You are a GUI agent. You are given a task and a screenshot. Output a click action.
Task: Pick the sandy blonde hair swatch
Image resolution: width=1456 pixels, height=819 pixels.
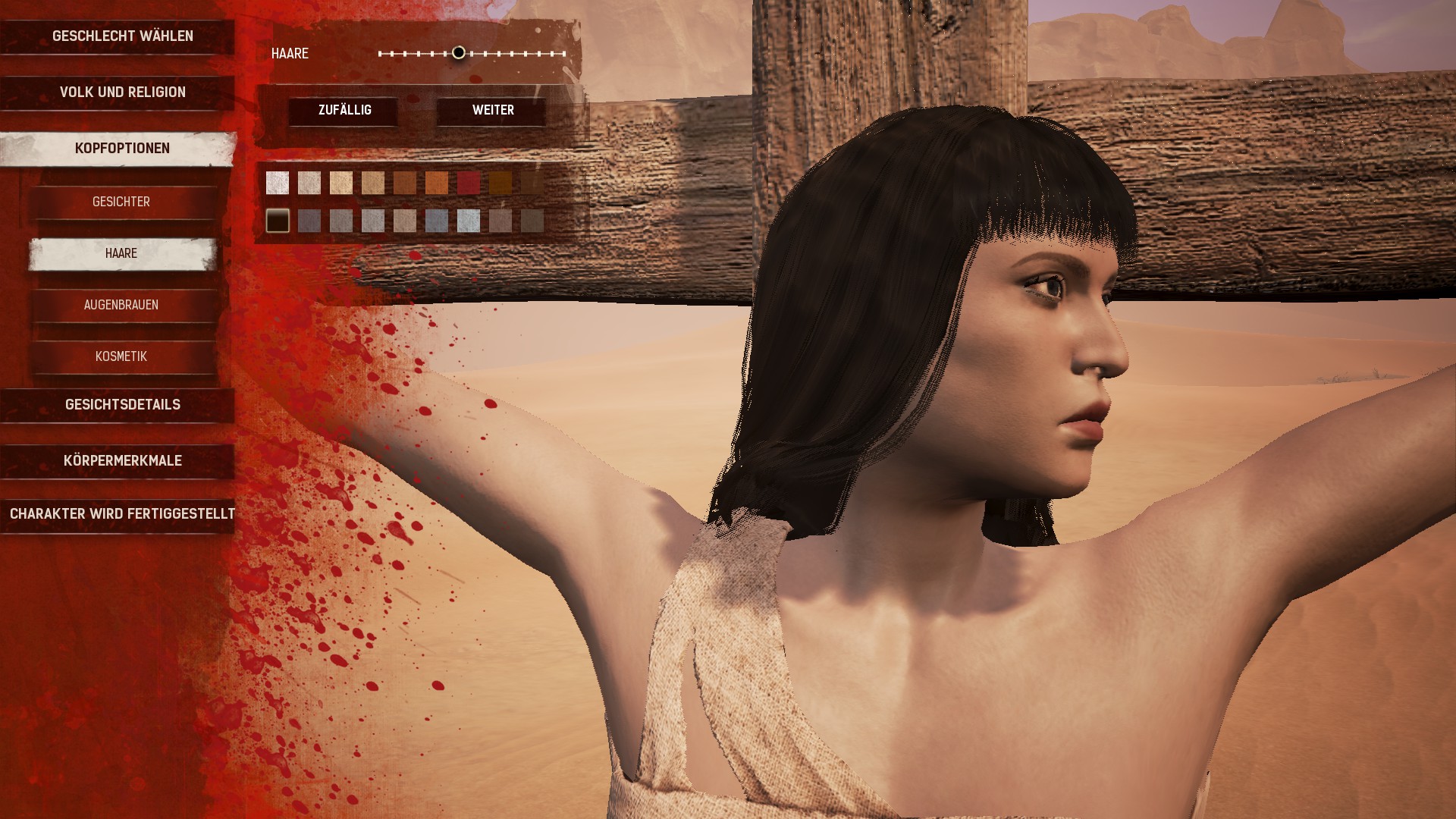coord(341,183)
